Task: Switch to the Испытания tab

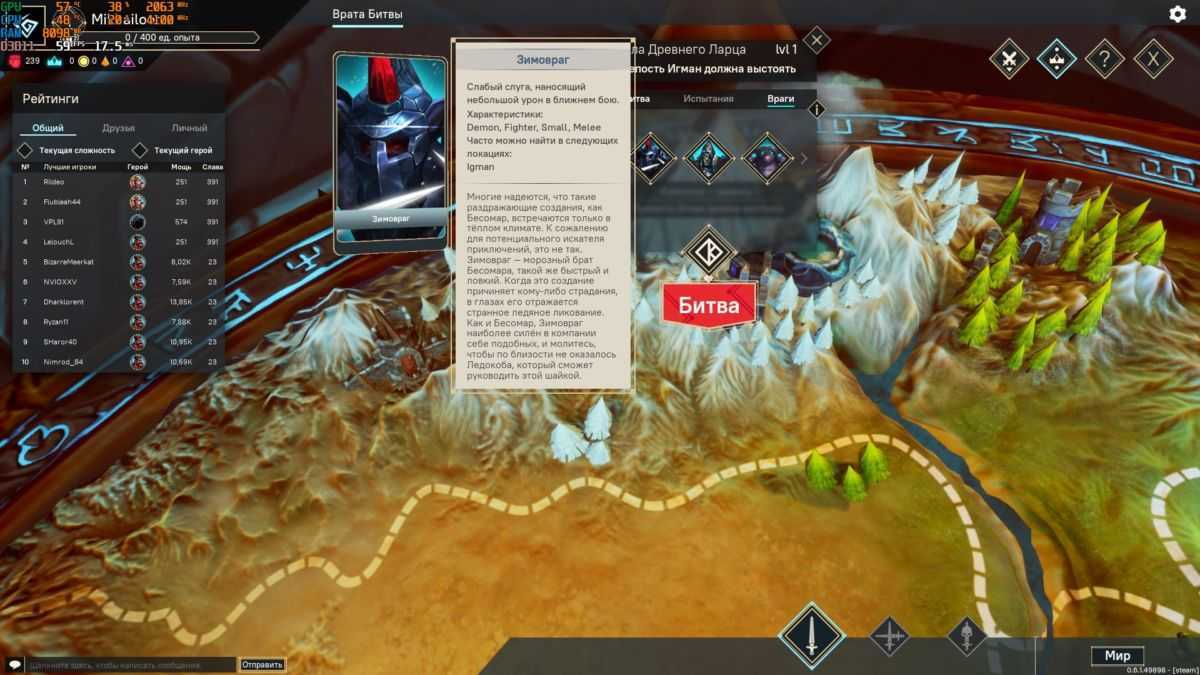Action: 708,99
